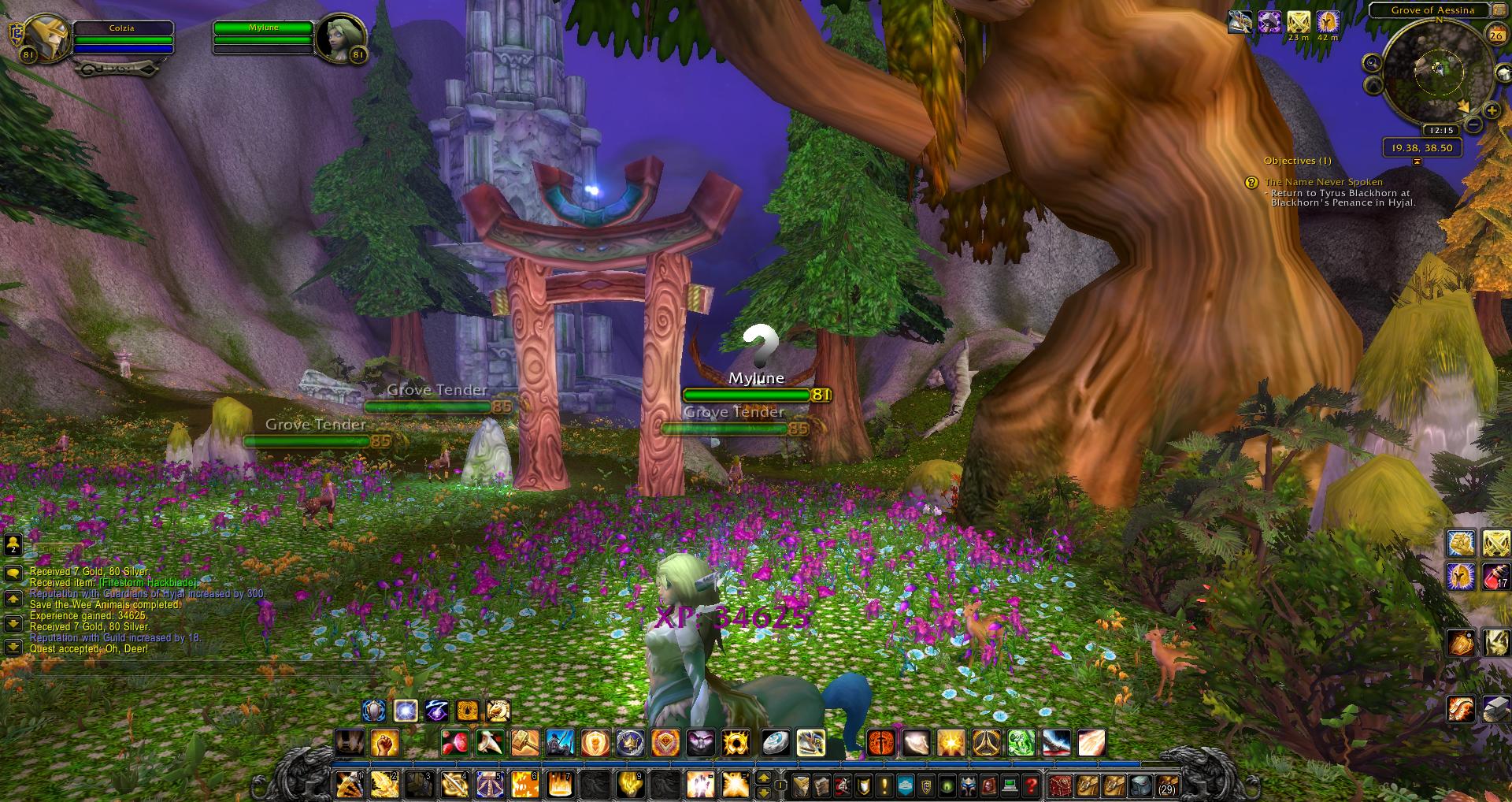The image size is (1512, 802).
Task: Open the chat menu speech bubble button
Action: click(13, 573)
